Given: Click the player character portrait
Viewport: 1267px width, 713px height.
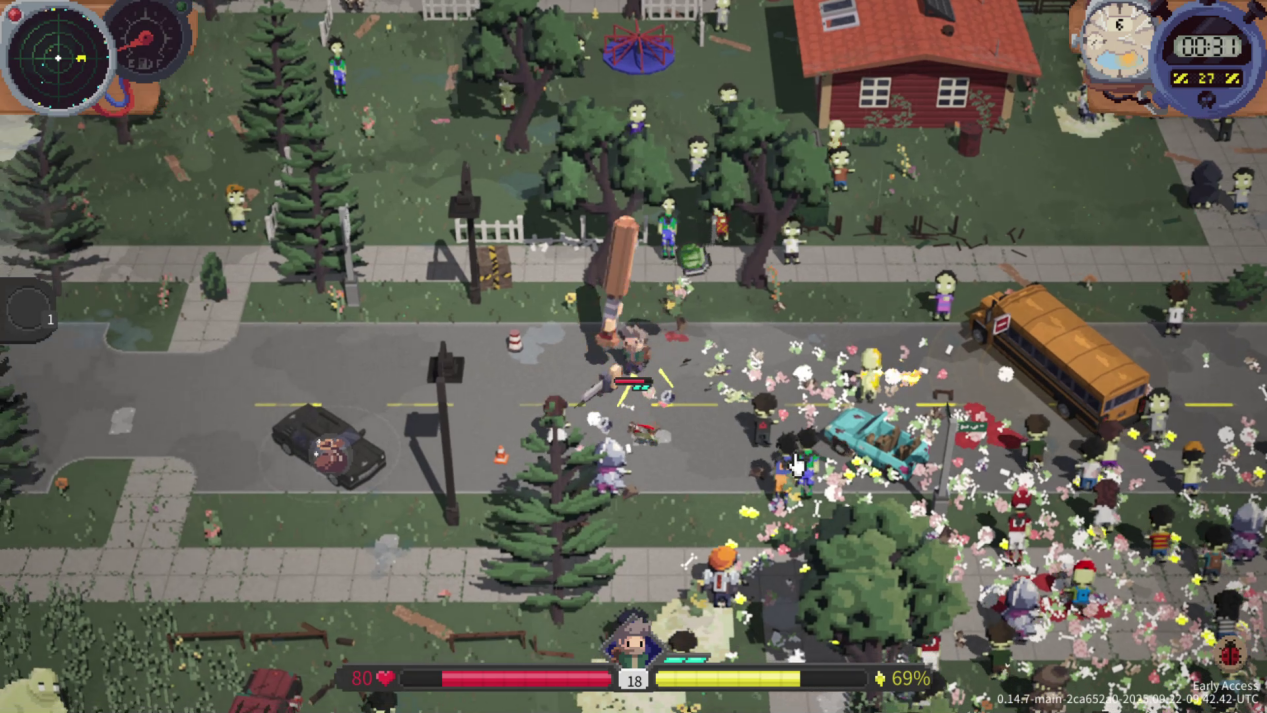Looking at the screenshot, I should [x=631, y=642].
